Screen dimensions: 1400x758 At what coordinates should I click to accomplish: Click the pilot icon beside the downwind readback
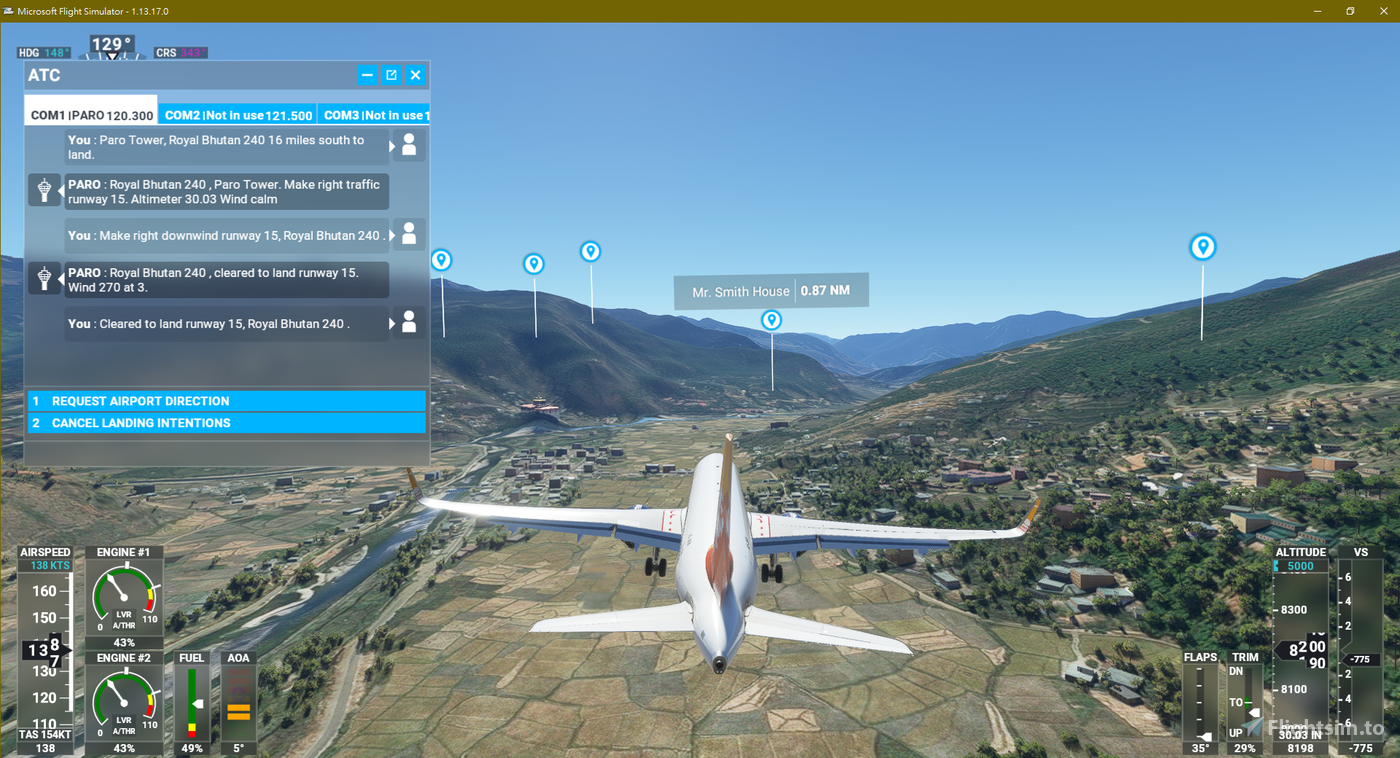pyautogui.click(x=408, y=233)
